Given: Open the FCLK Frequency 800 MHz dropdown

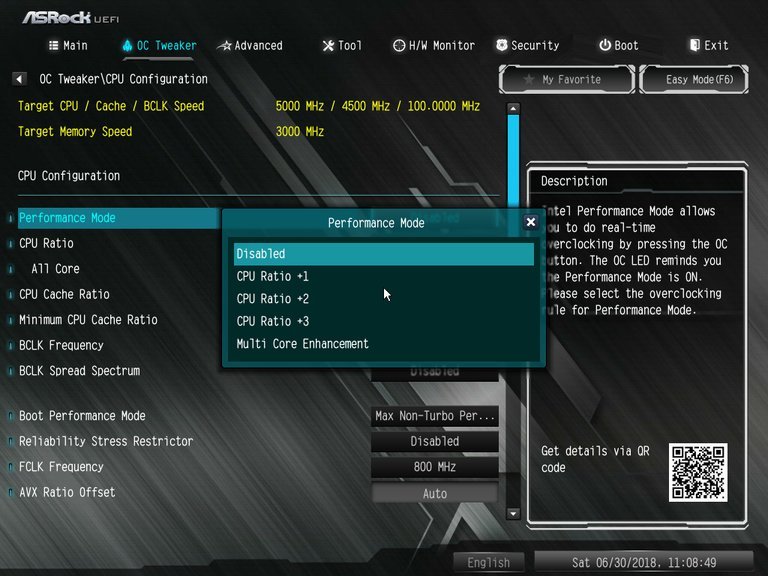Looking at the screenshot, I should 434,467.
